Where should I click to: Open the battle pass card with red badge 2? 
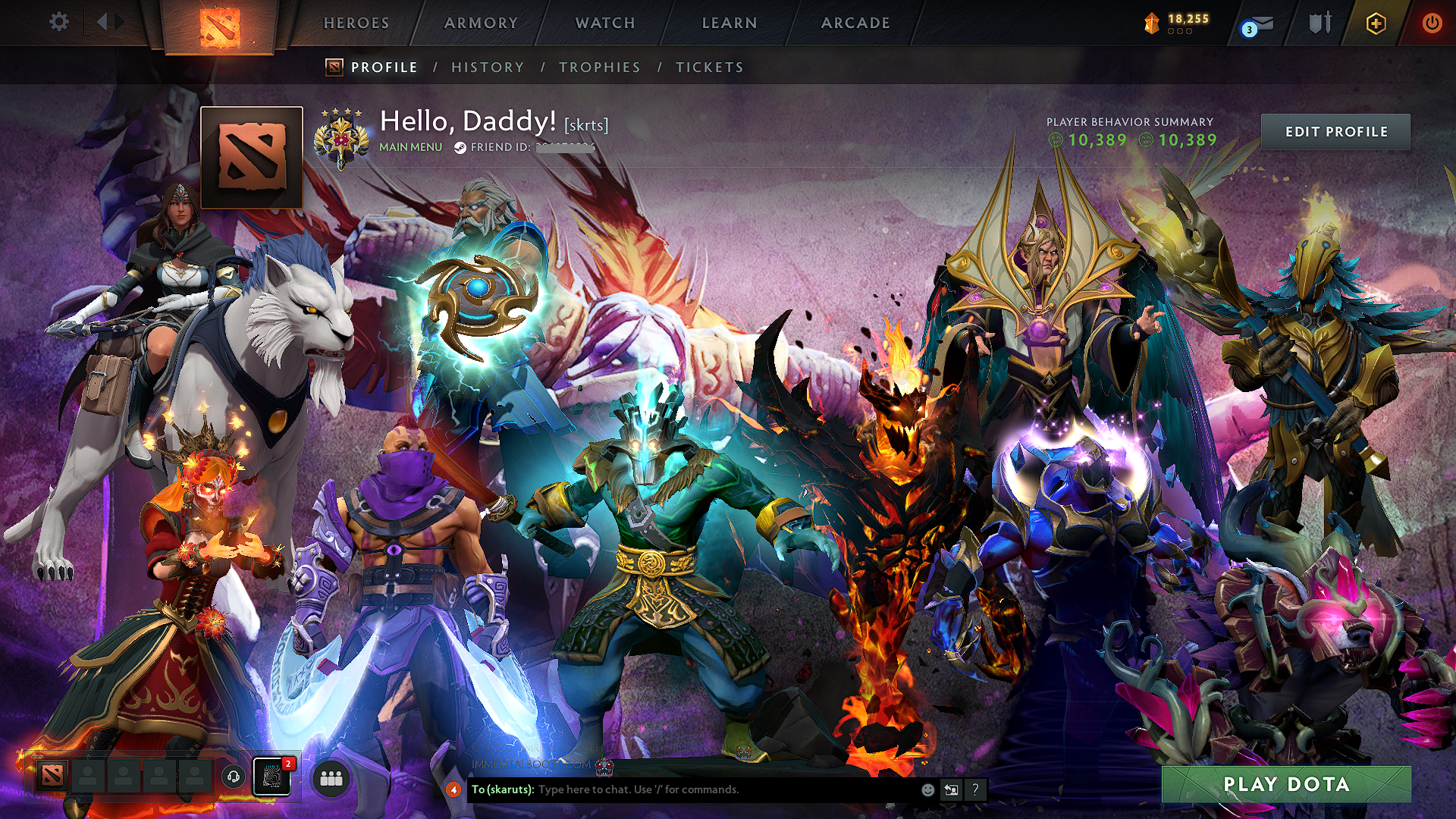pos(271,777)
